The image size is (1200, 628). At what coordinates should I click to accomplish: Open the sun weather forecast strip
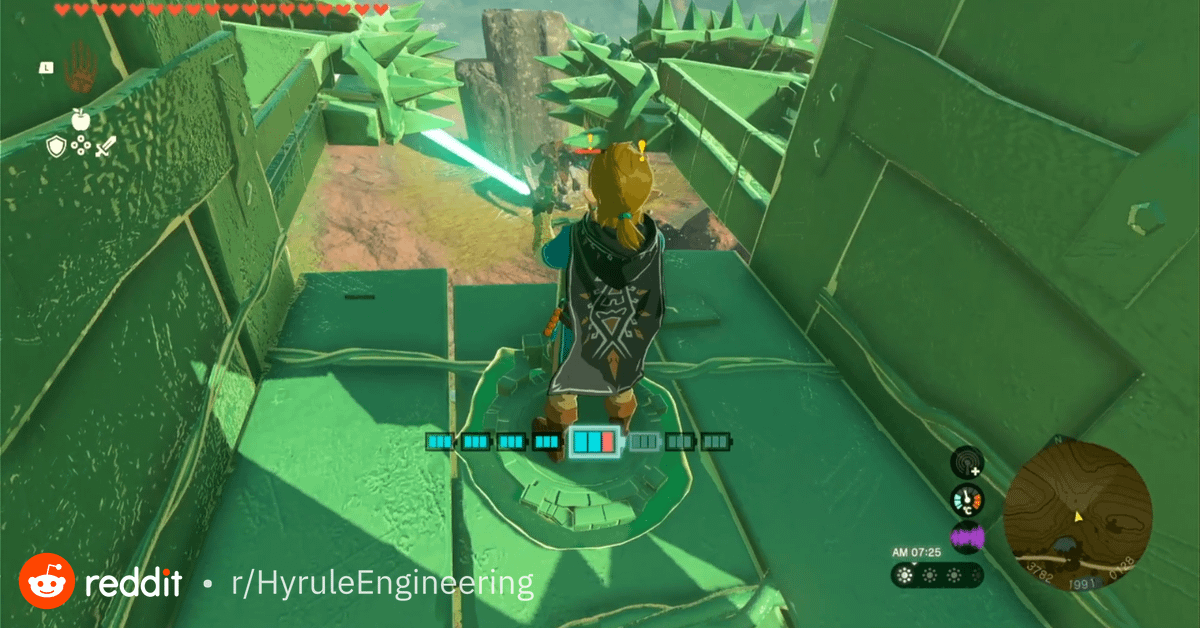point(937,575)
